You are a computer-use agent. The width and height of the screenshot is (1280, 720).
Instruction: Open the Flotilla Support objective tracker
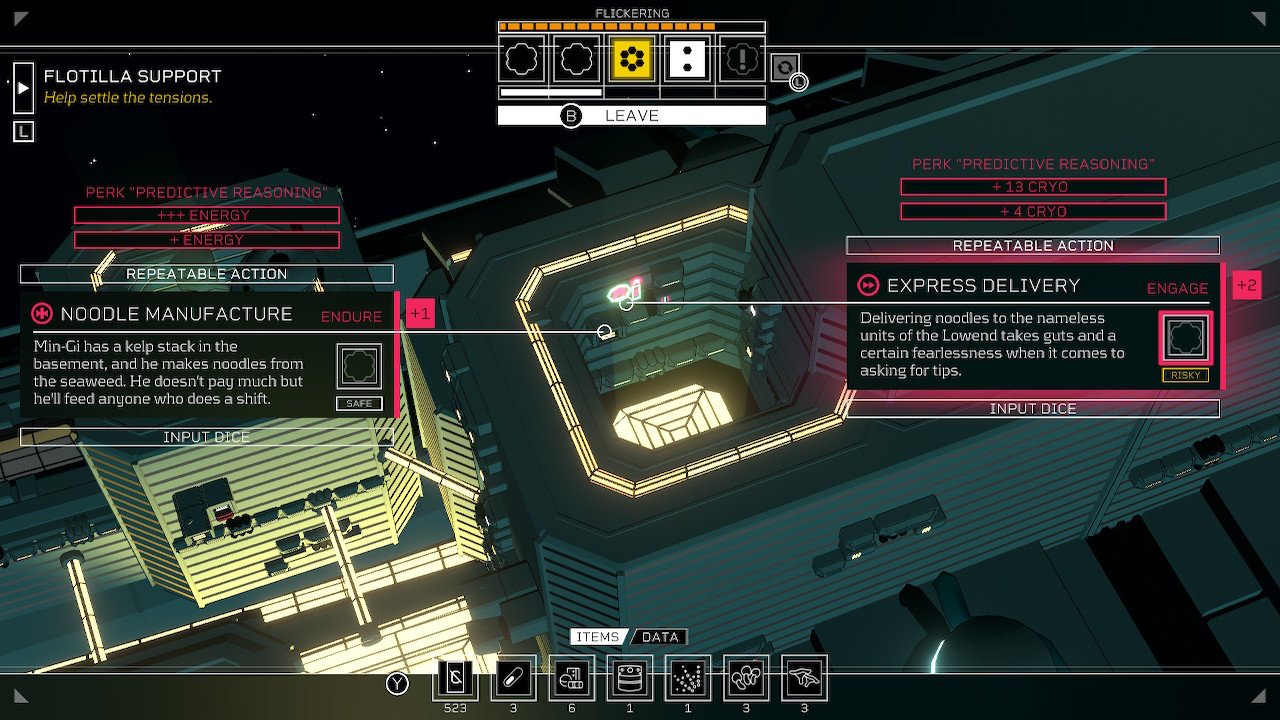pyautogui.click(x=23, y=88)
